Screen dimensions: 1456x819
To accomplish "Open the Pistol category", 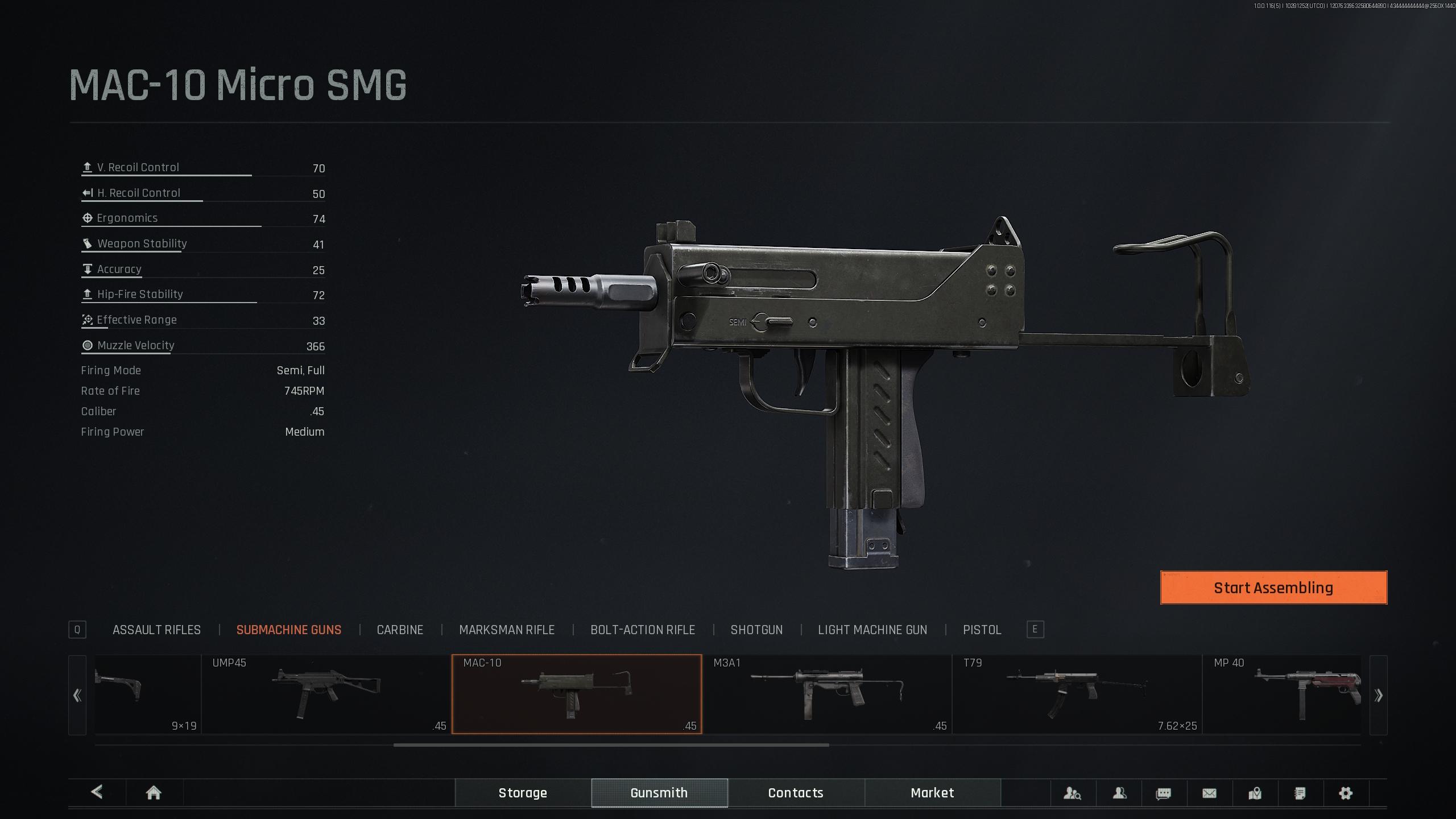I will (982, 630).
